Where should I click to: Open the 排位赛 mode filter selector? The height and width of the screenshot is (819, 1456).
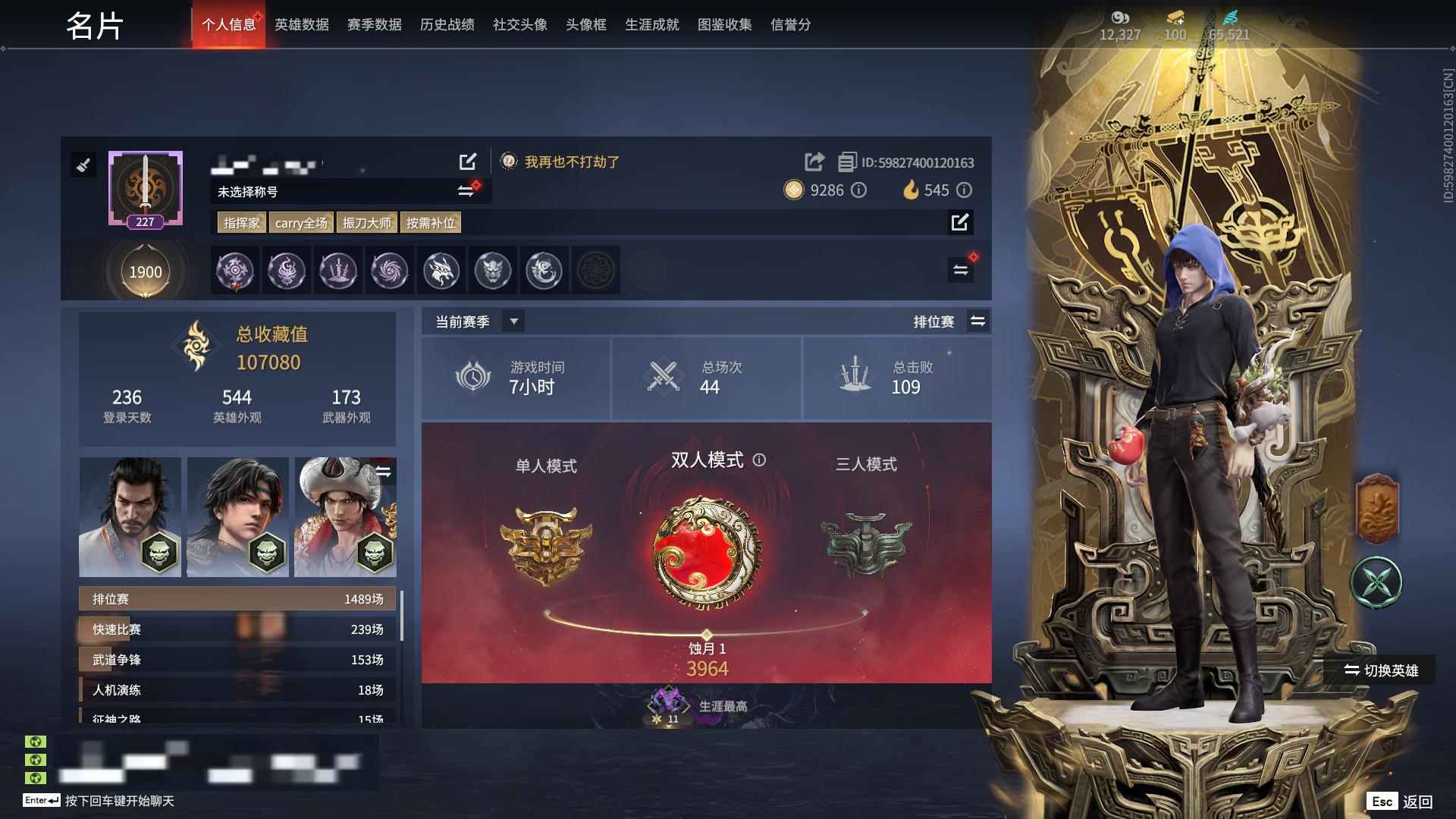tap(978, 322)
